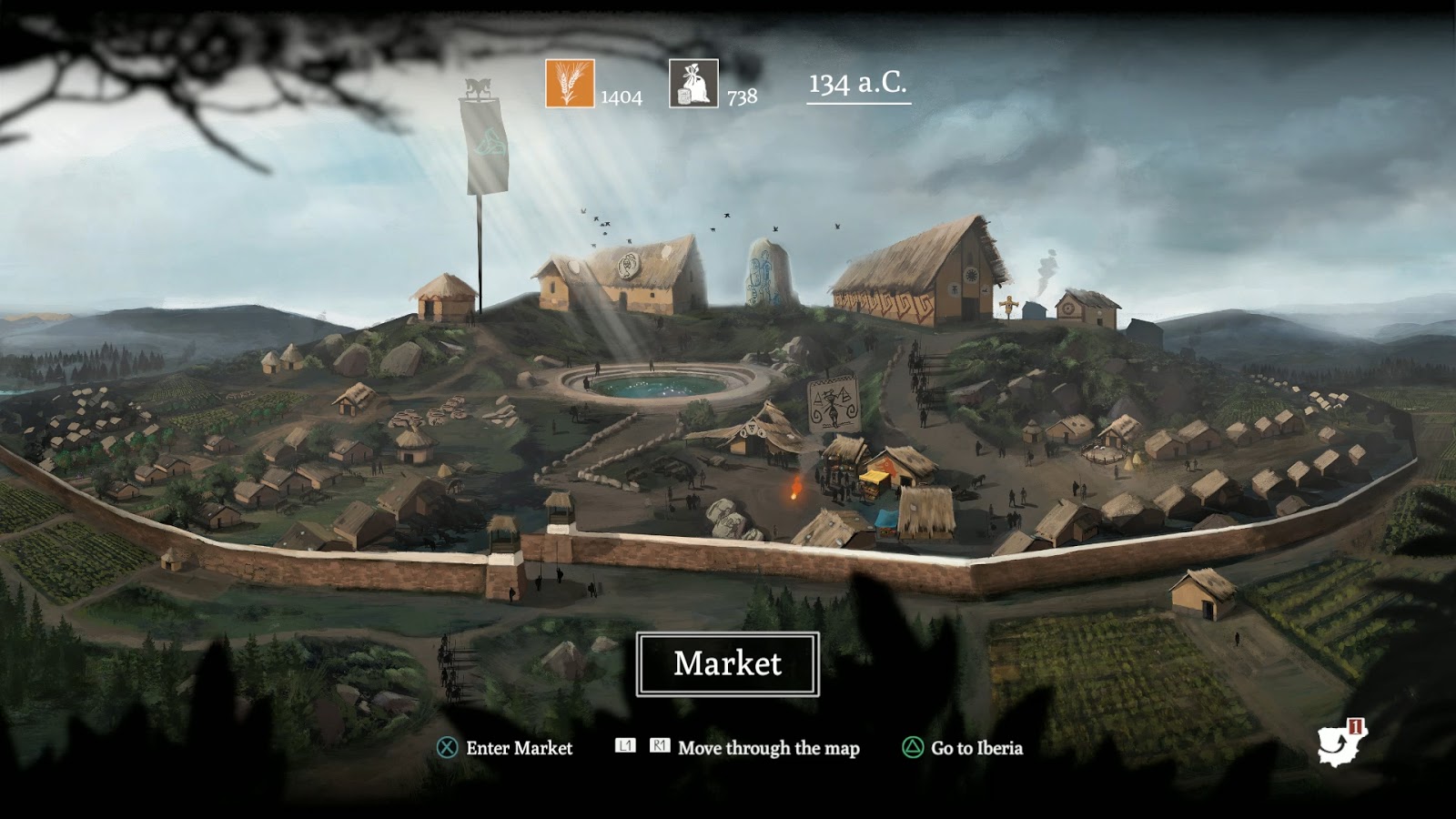Select Move through the map option
Screen dimensions: 1456x819
pos(767,750)
